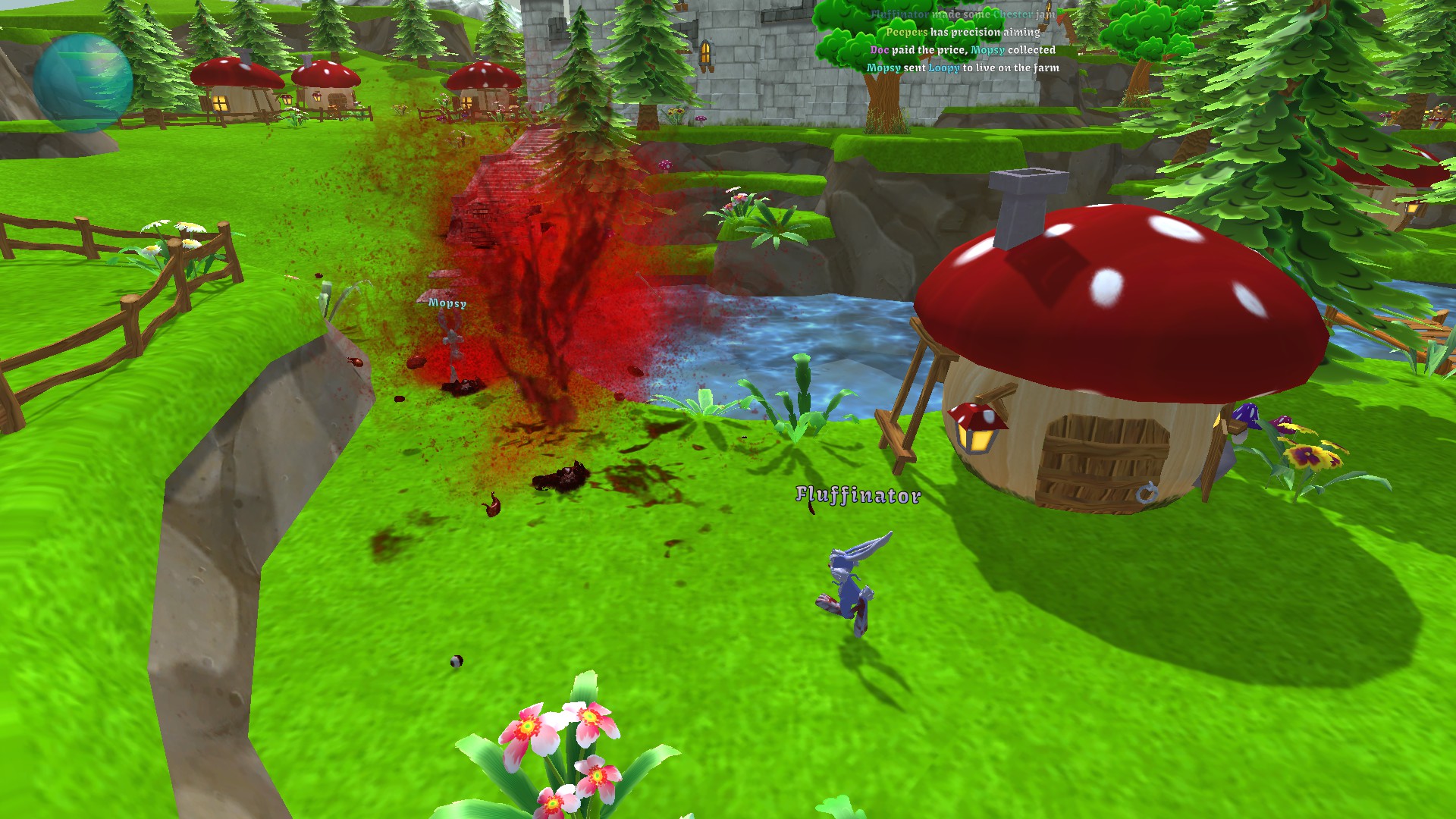This screenshot has height=819, width=1456.
Task: Click the Mopsy name label above the player
Action: click(446, 303)
